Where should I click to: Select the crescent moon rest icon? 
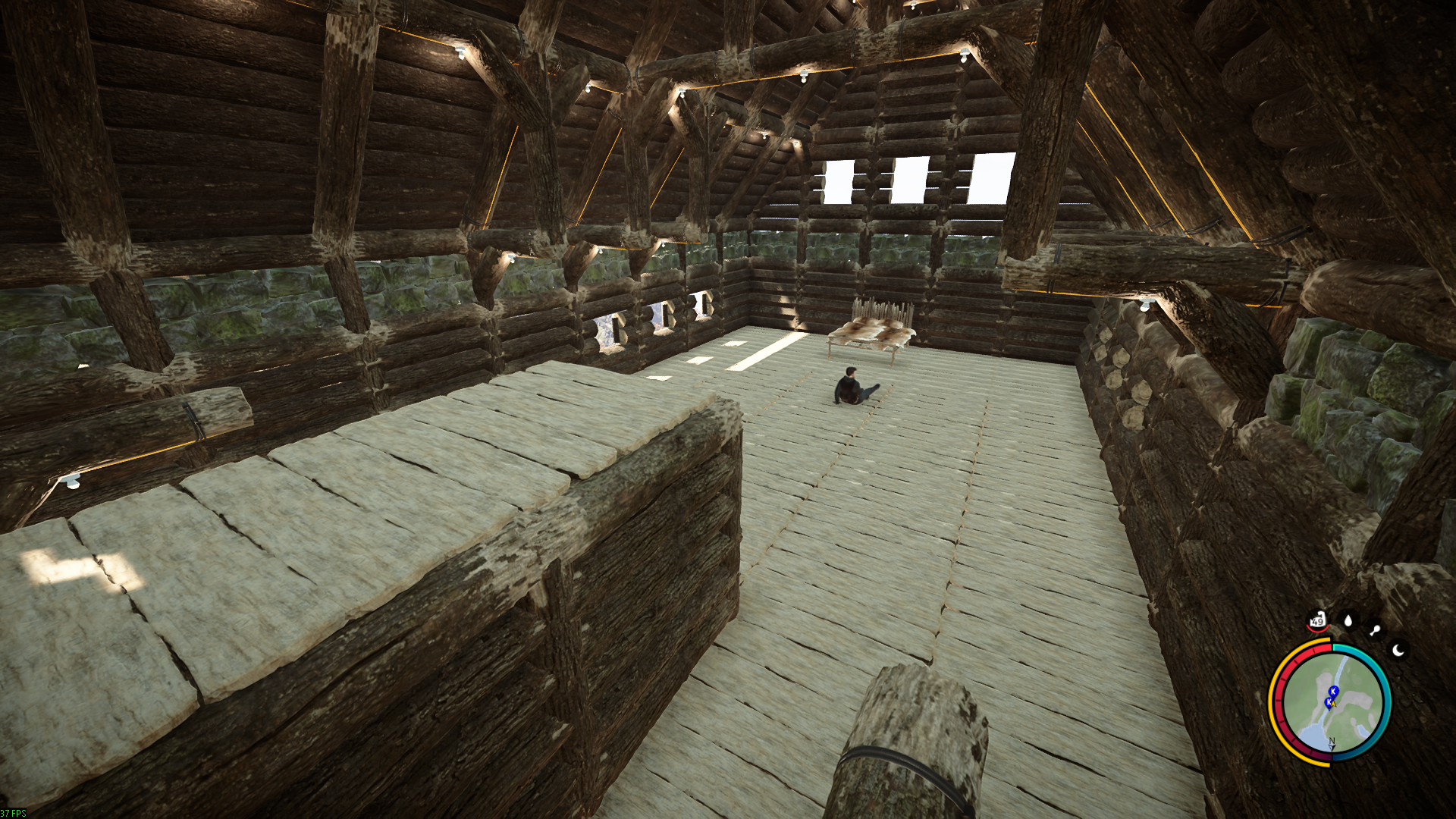pos(1399,650)
